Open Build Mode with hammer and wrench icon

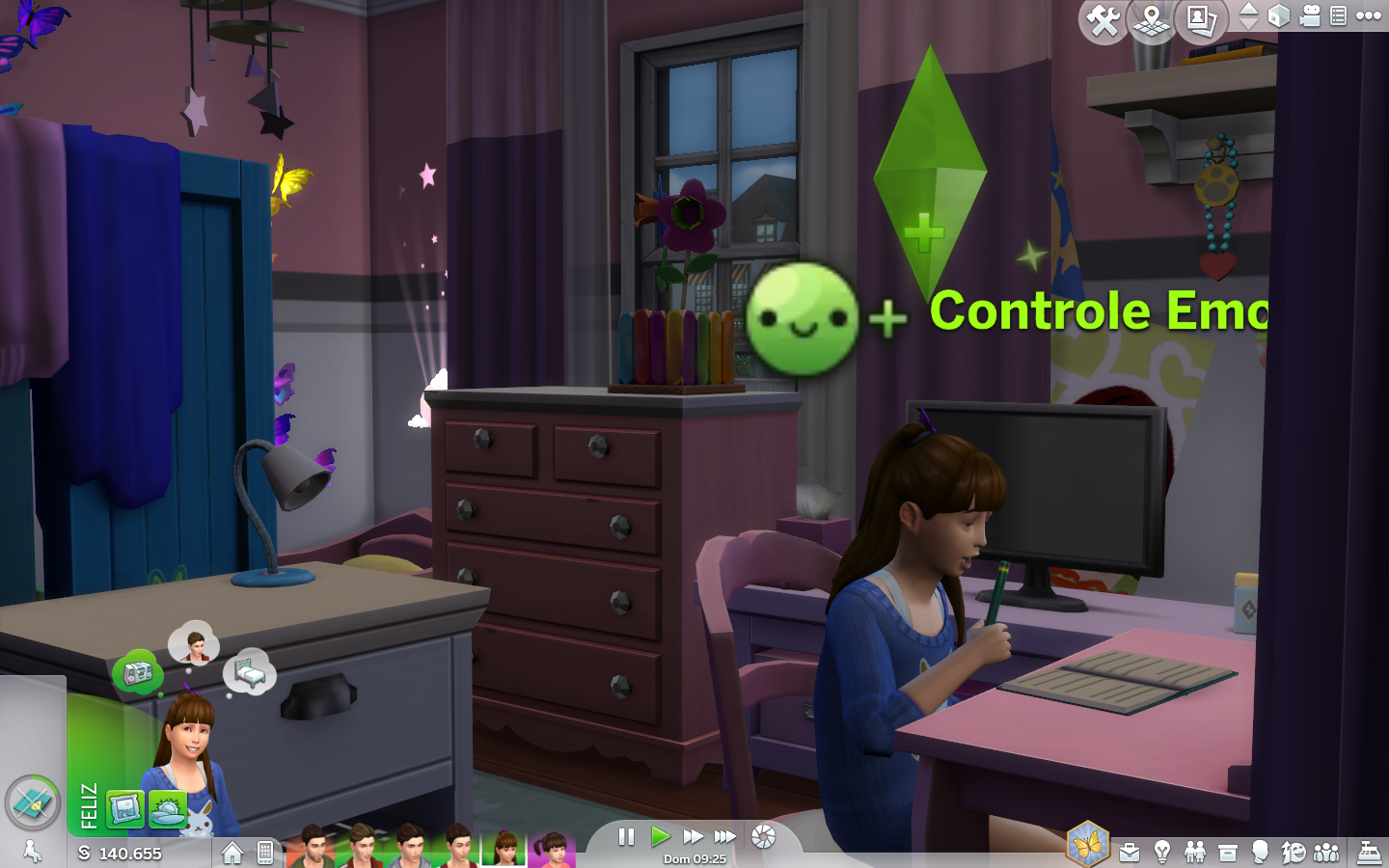(1103, 20)
